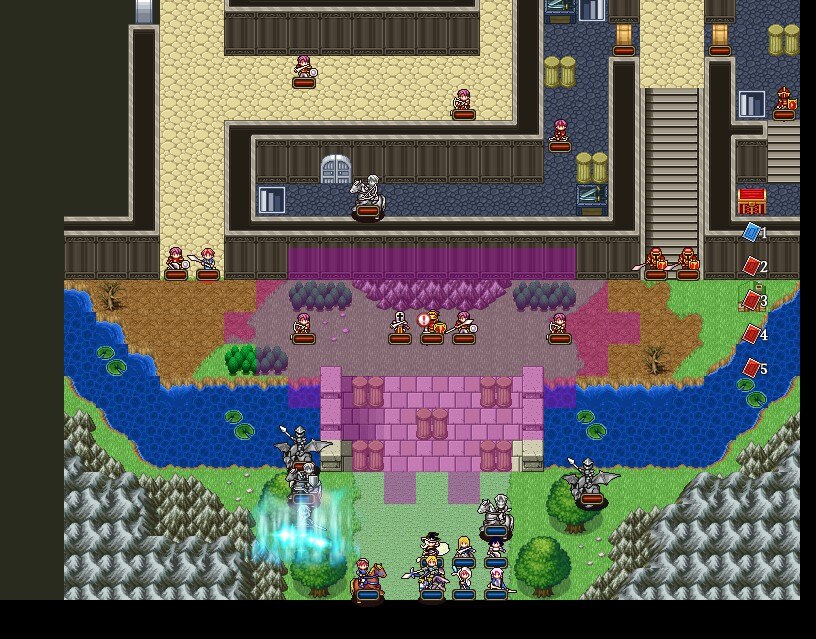816x639 pixels.
Task: Select the red phase marker numbered 4
Action: [x=752, y=335]
